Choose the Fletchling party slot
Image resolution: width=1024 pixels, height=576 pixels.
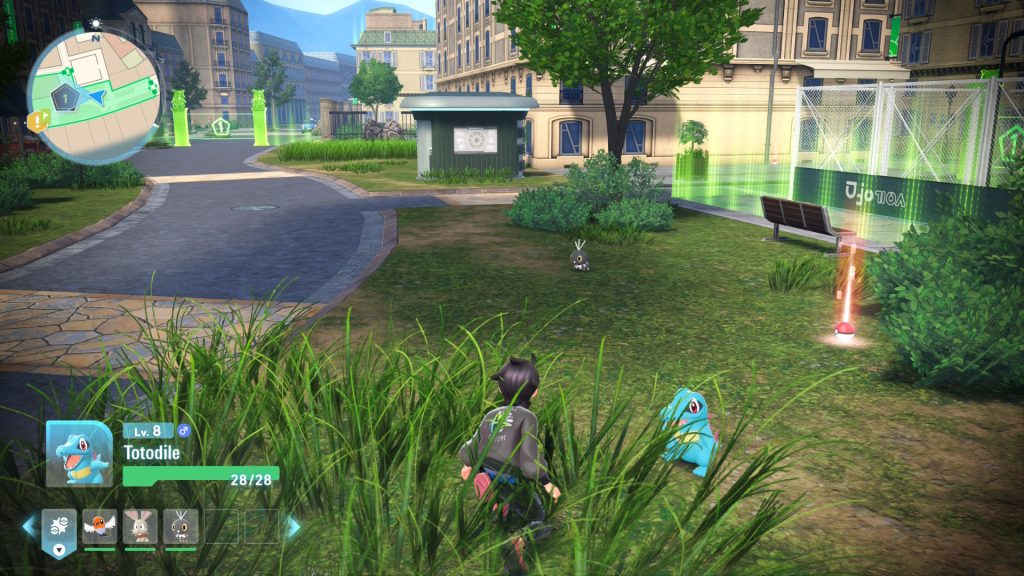(100, 526)
